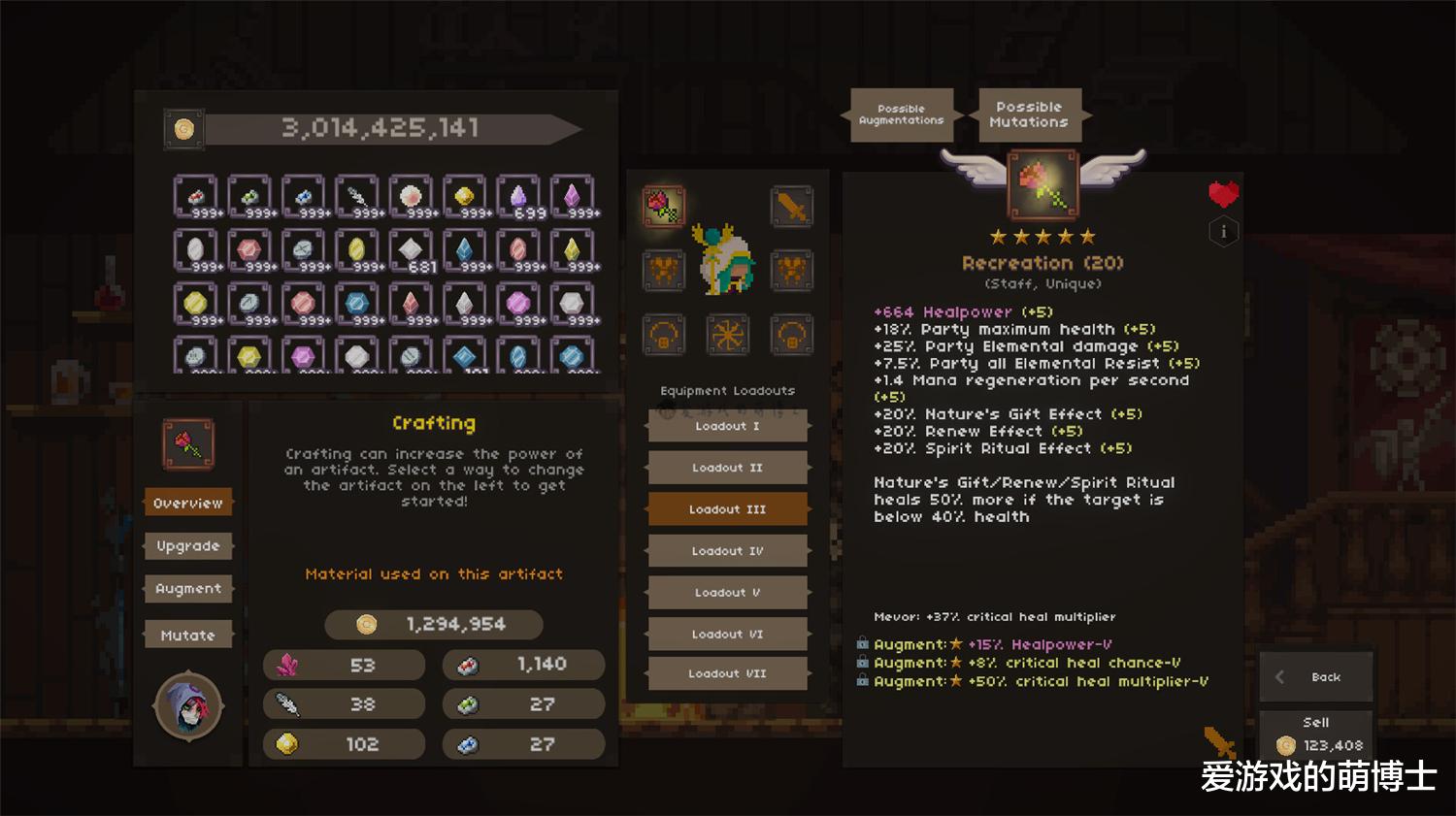Pick Loadout V from the list
Viewport: 1456px width, 816px height.
(727, 593)
